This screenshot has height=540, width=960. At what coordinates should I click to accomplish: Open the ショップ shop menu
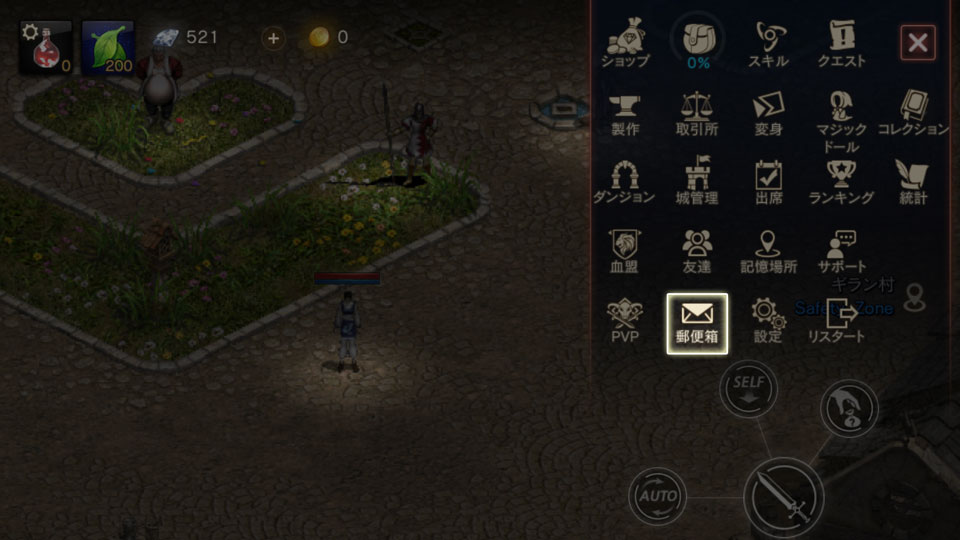(625, 43)
